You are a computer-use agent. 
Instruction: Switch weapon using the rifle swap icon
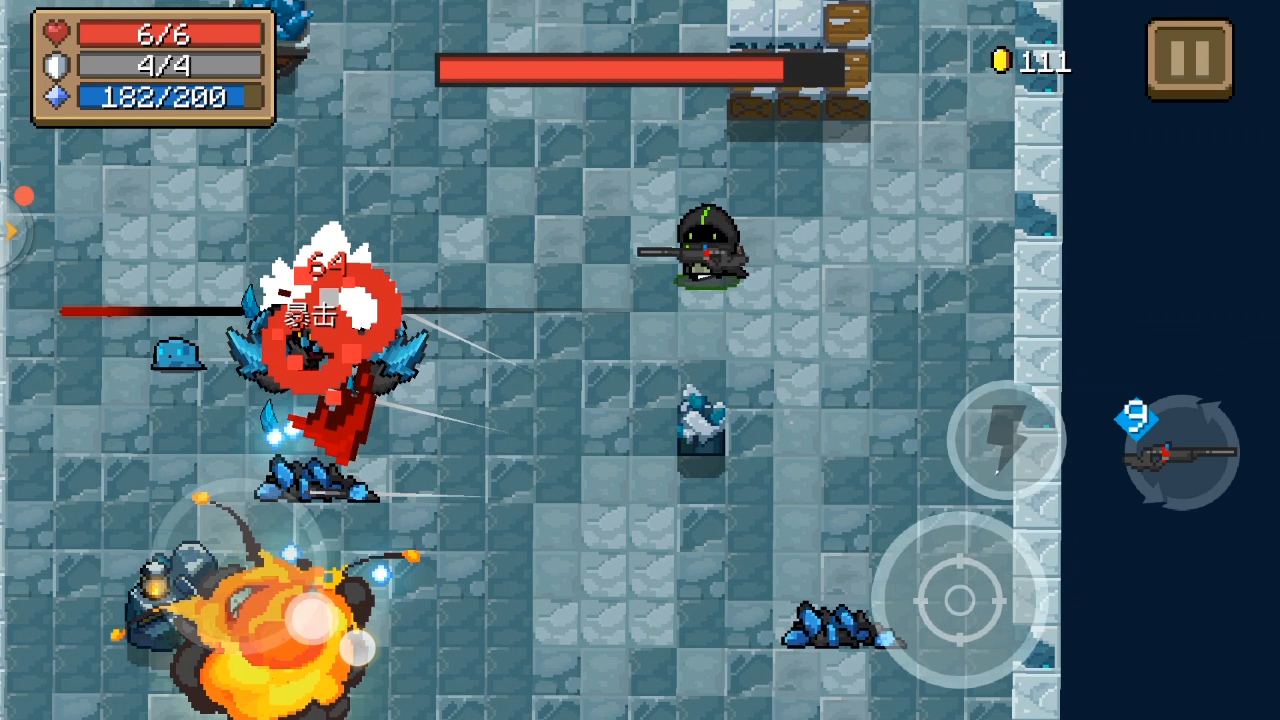click(x=1182, y=453)
